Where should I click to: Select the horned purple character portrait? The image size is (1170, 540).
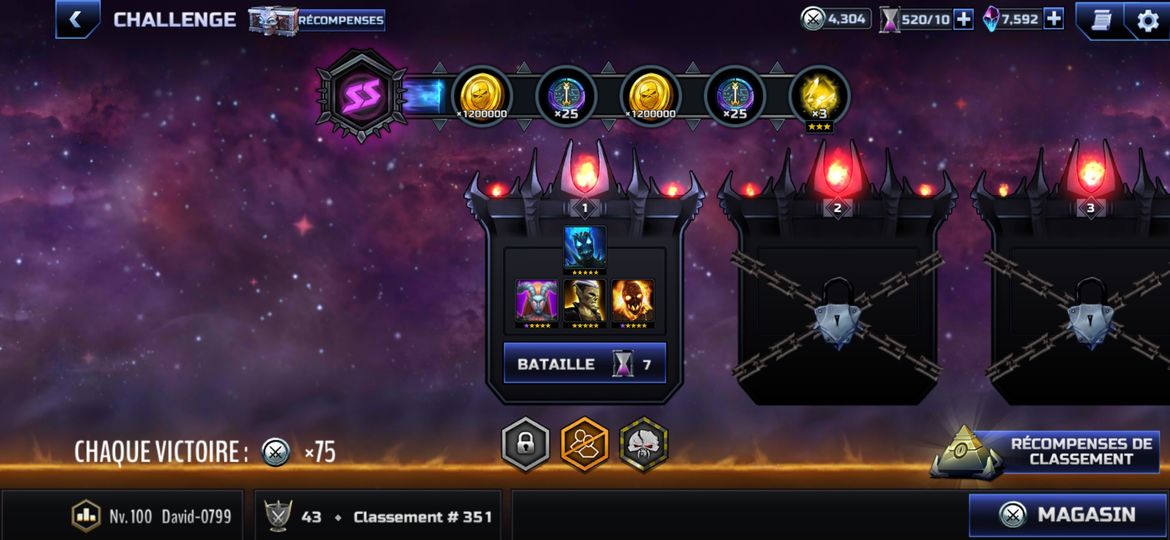point(536,301)
